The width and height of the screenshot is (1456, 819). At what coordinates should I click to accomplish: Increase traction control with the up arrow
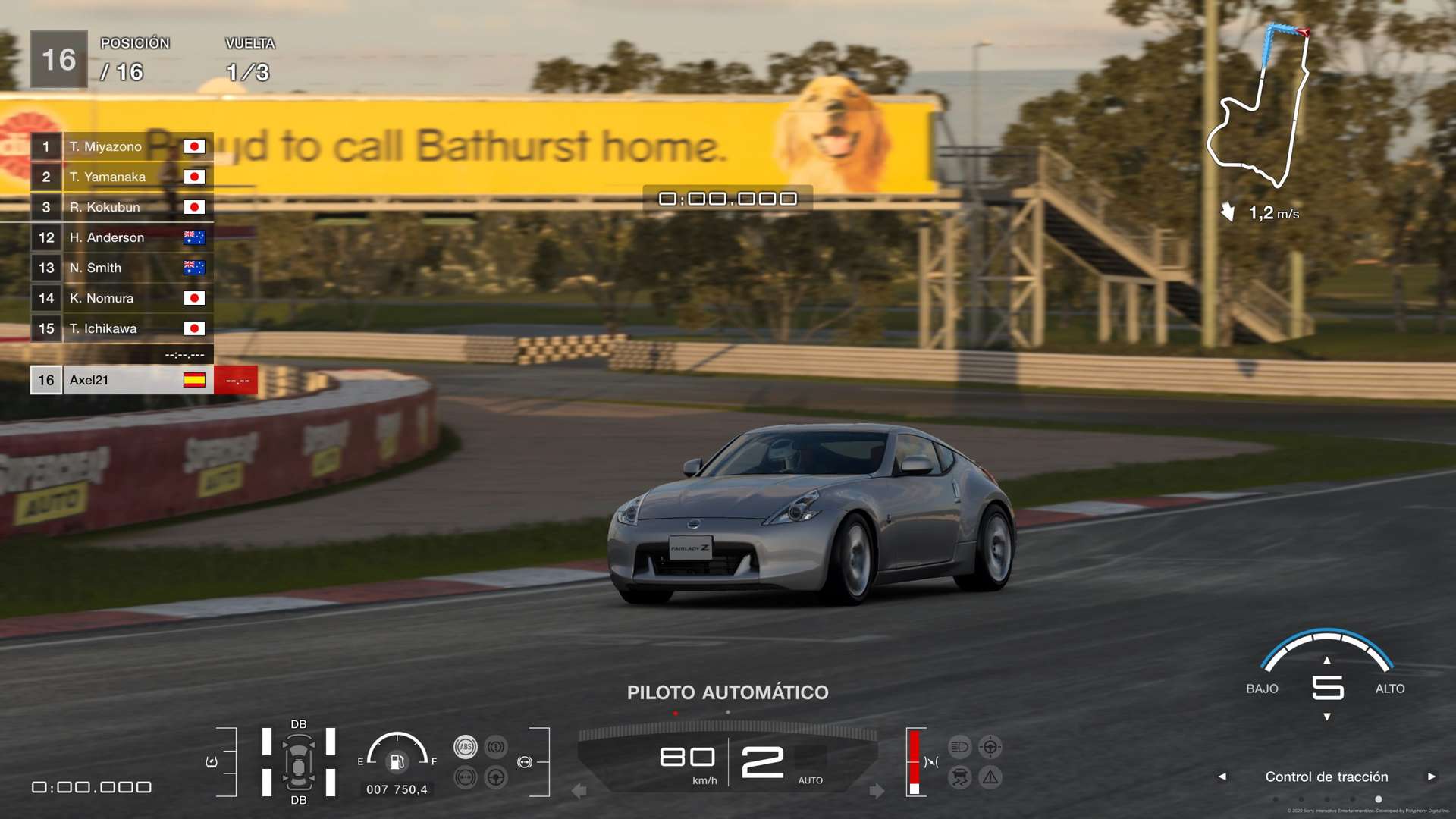pyautogui.click(x=1327, y=661)
